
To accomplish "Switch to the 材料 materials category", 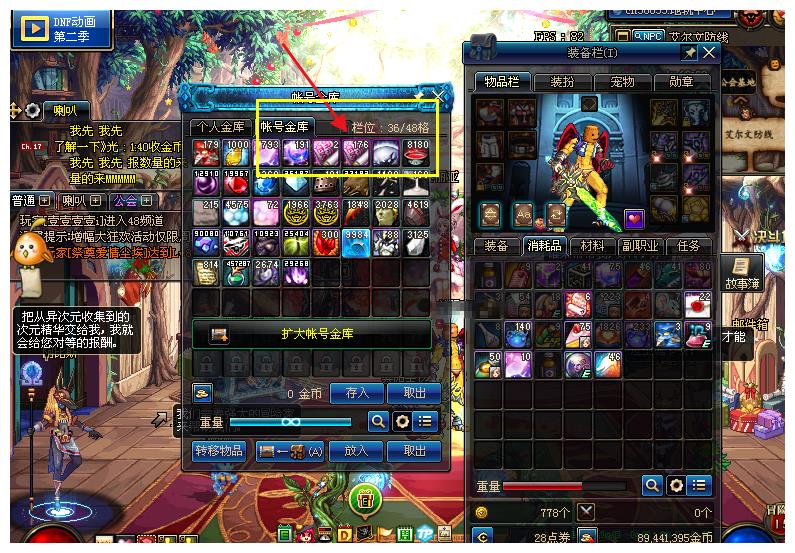I will [x=592, y=246].
